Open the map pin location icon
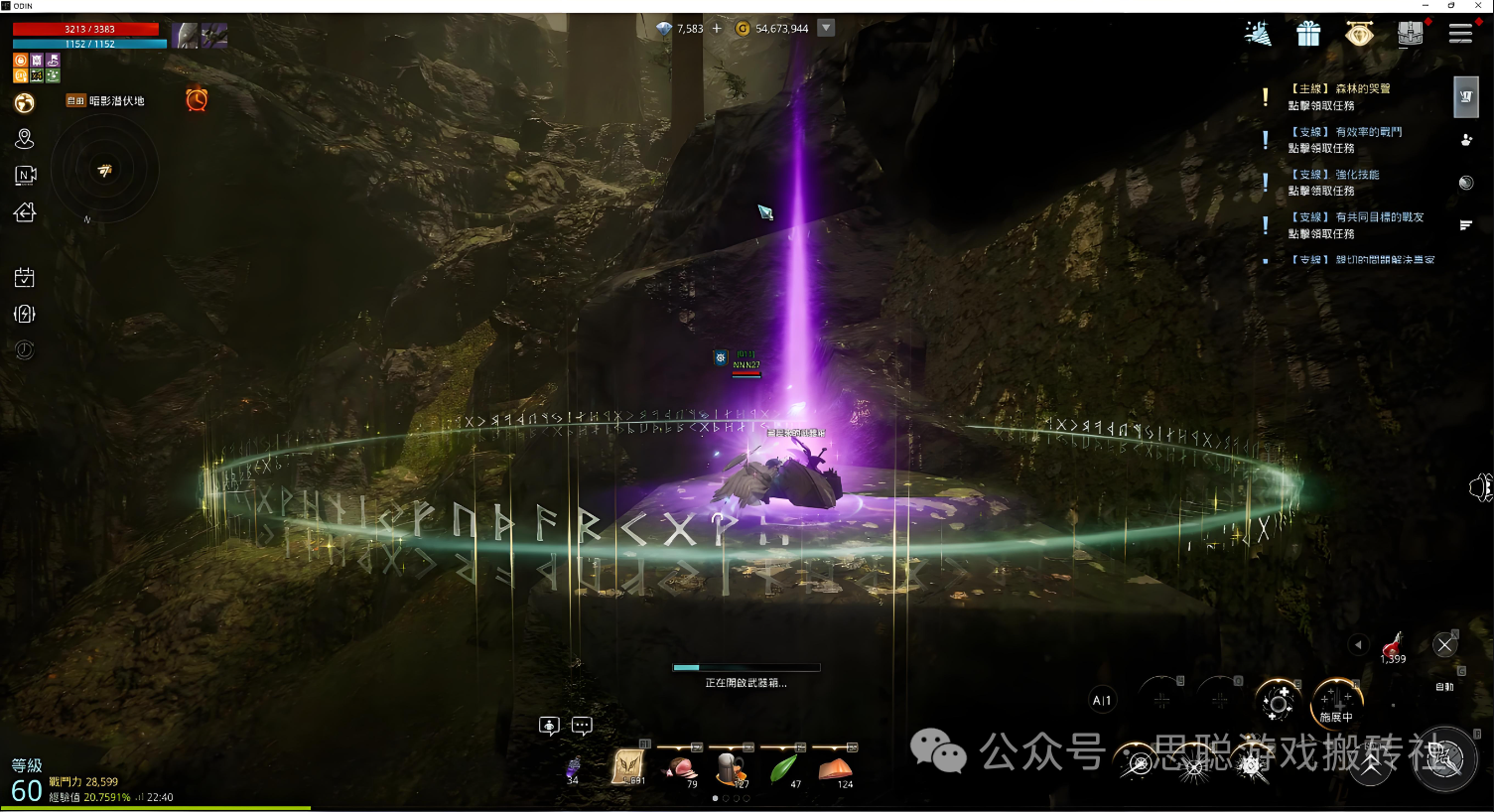 coord(25,139)
